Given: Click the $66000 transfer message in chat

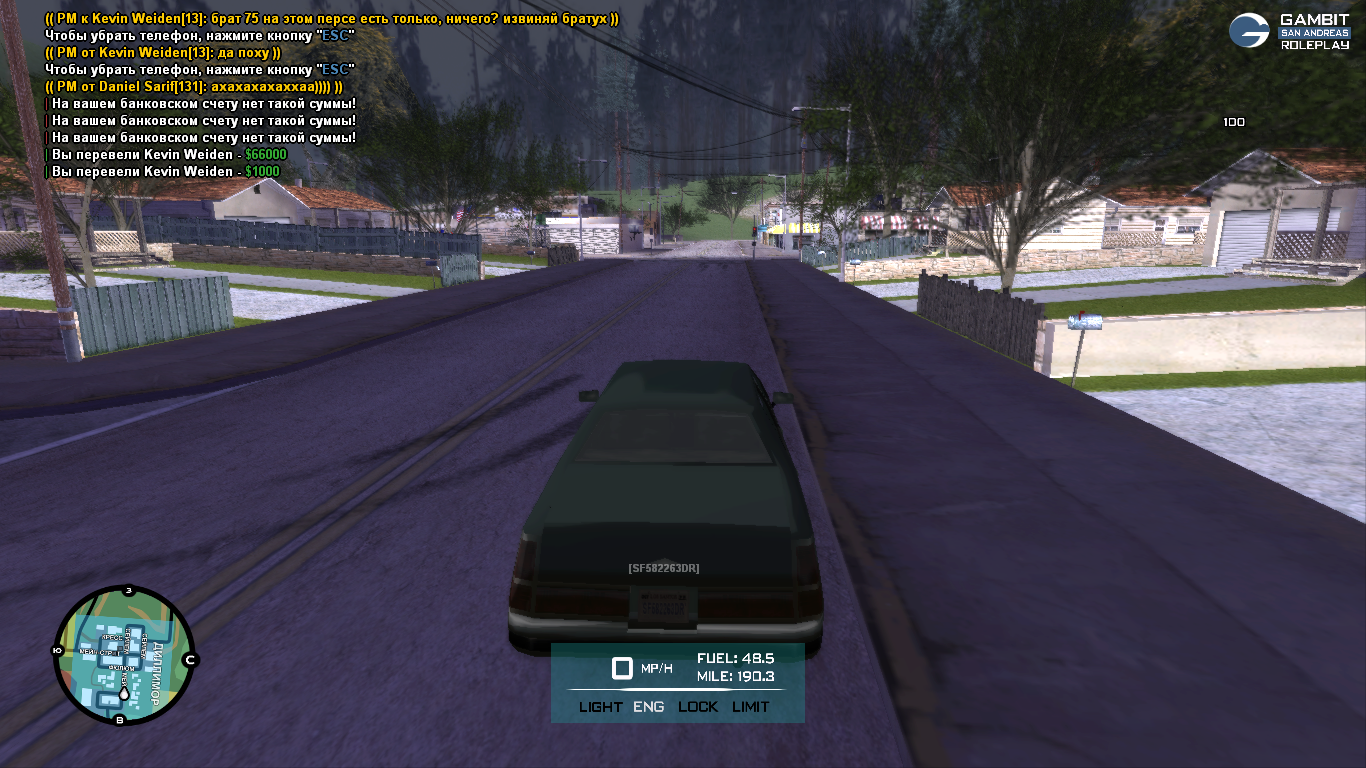Looking at the screenshot, I should pos(166,155).
